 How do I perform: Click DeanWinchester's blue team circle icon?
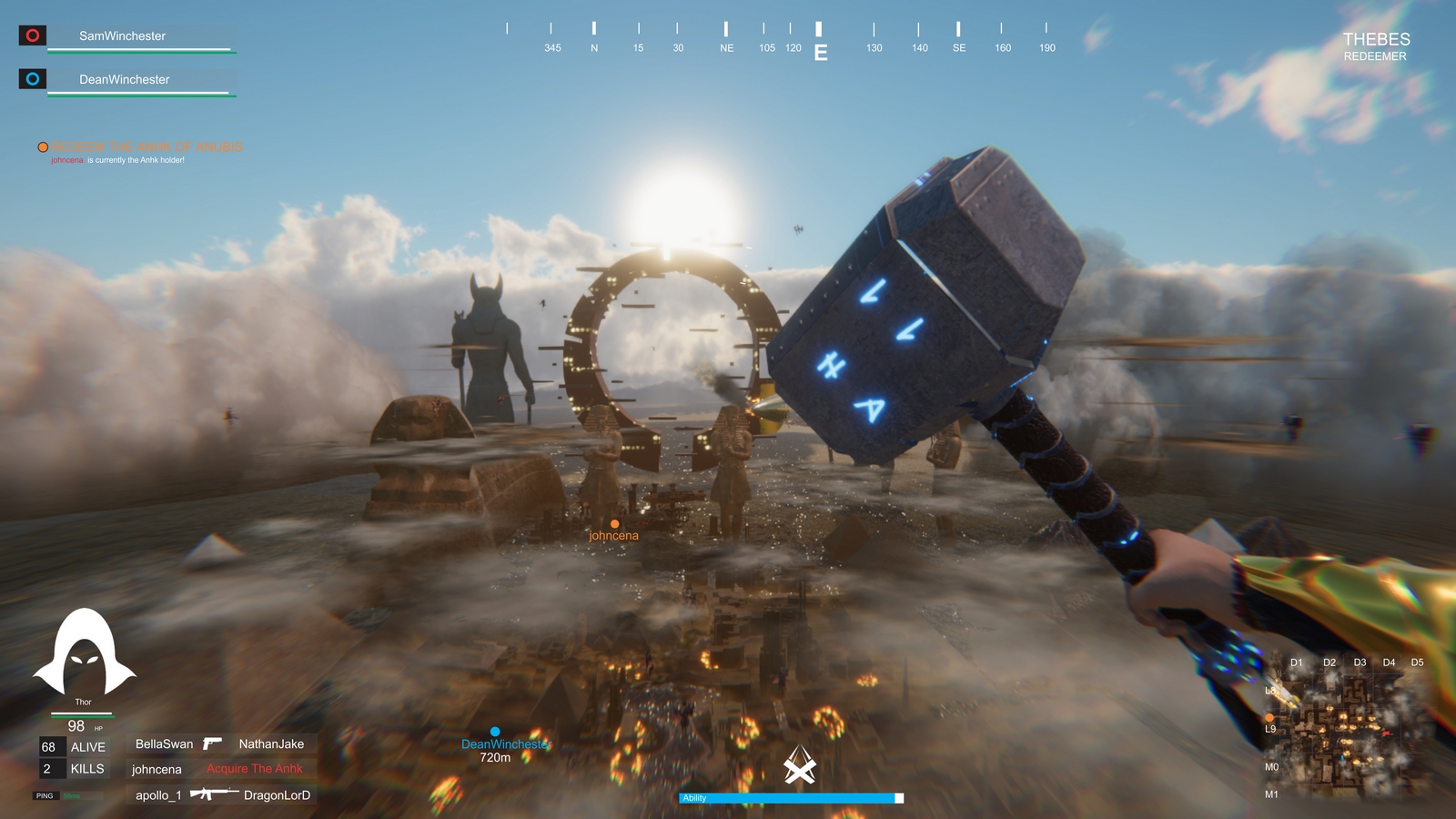(32, 79)
